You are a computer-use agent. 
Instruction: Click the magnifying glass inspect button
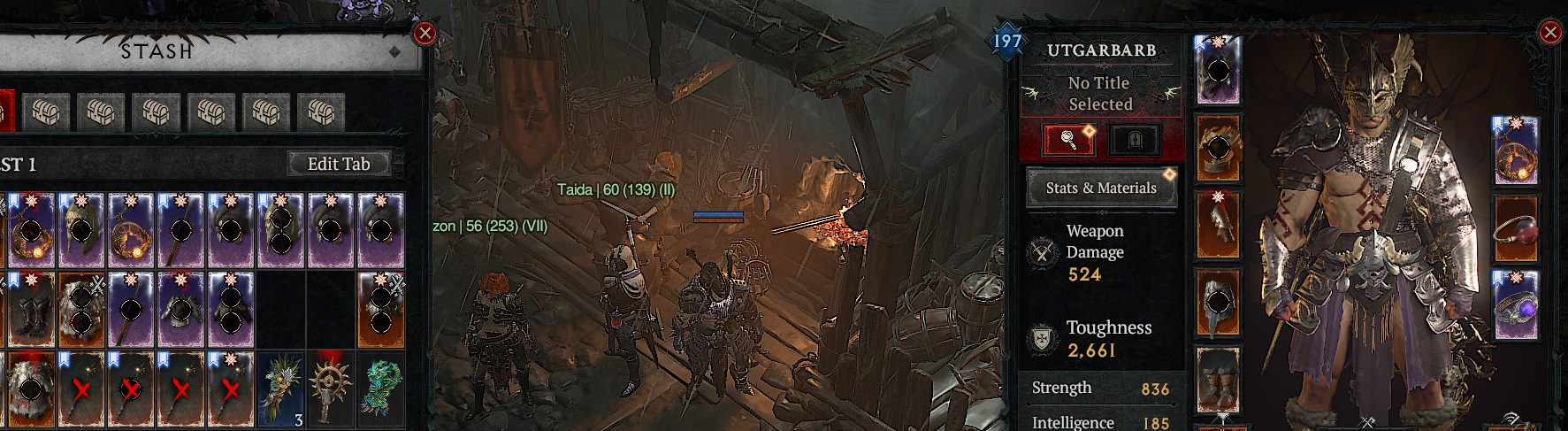click(1069, 140)
